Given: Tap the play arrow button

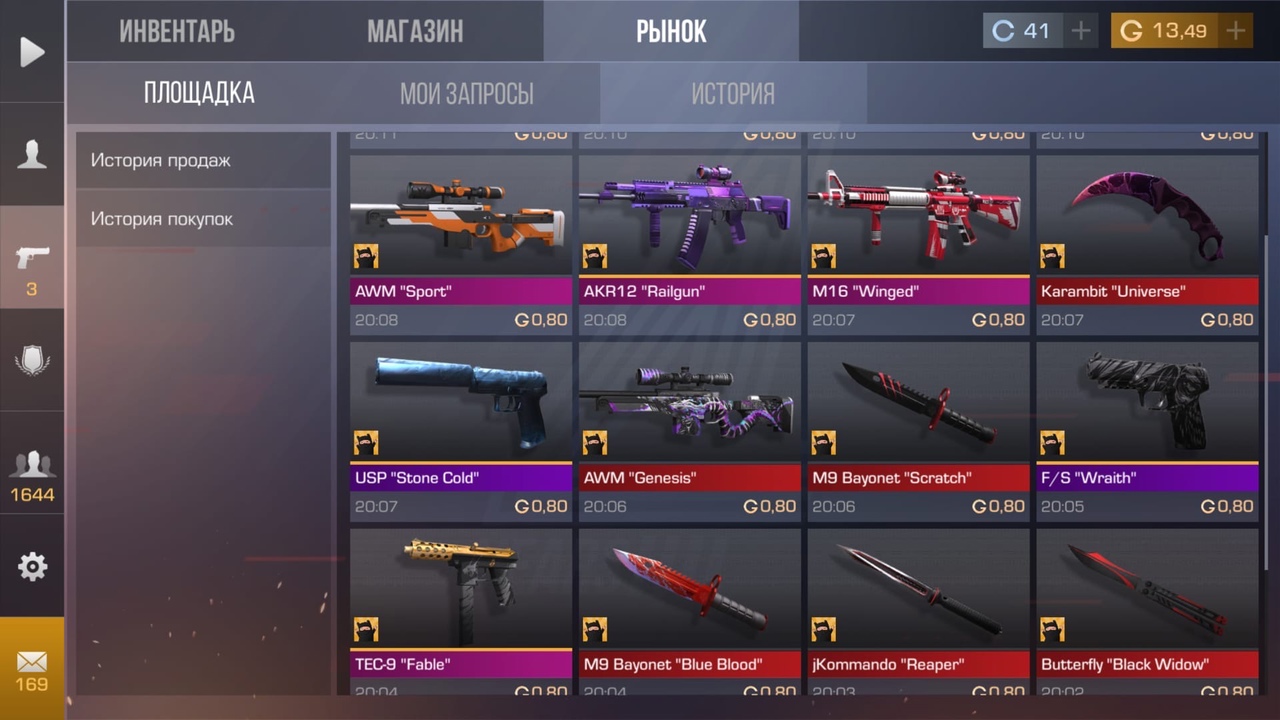Looking at the screenshot, I should (x=32, y=52).
